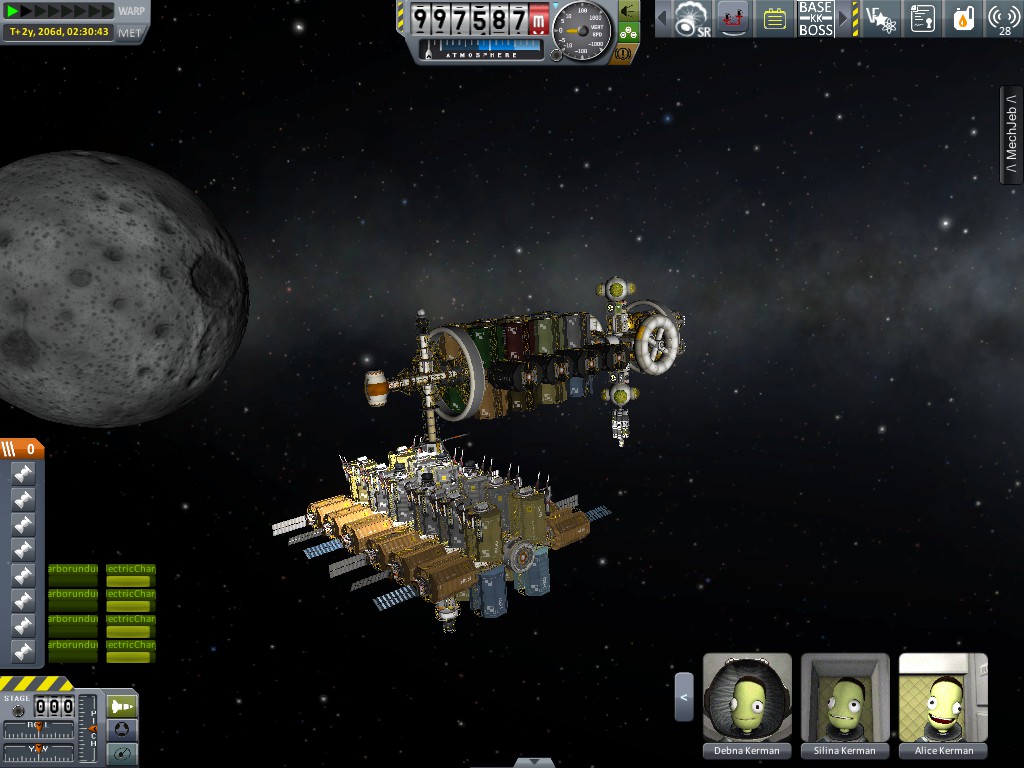Switch to docking mode button
The height and width of the screenshot is (768, 1024).
point(121,731)
